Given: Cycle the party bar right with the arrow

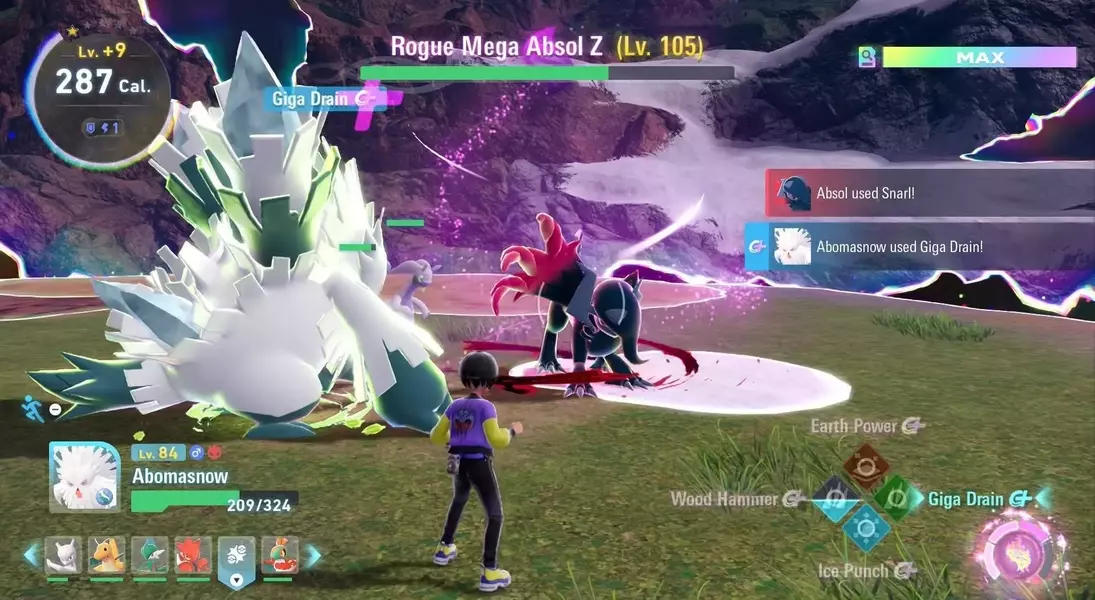Looking at the screenshot, I should pos(313,556).
